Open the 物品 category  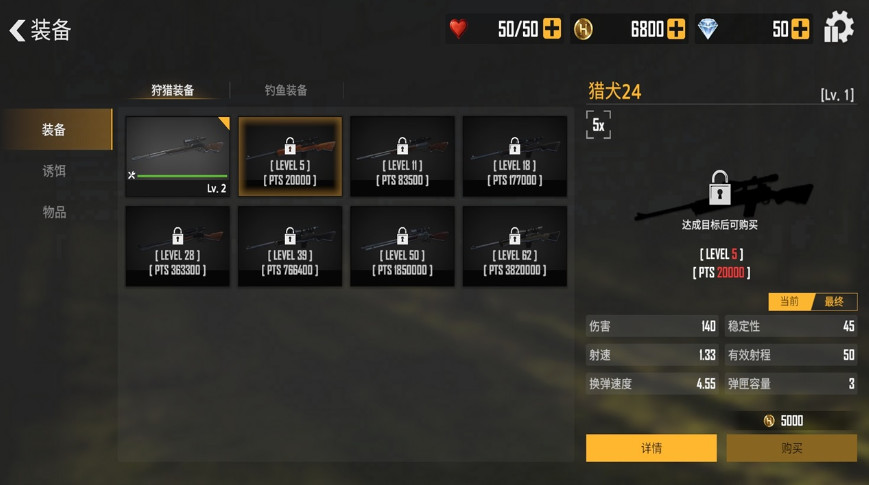[55, 212]
